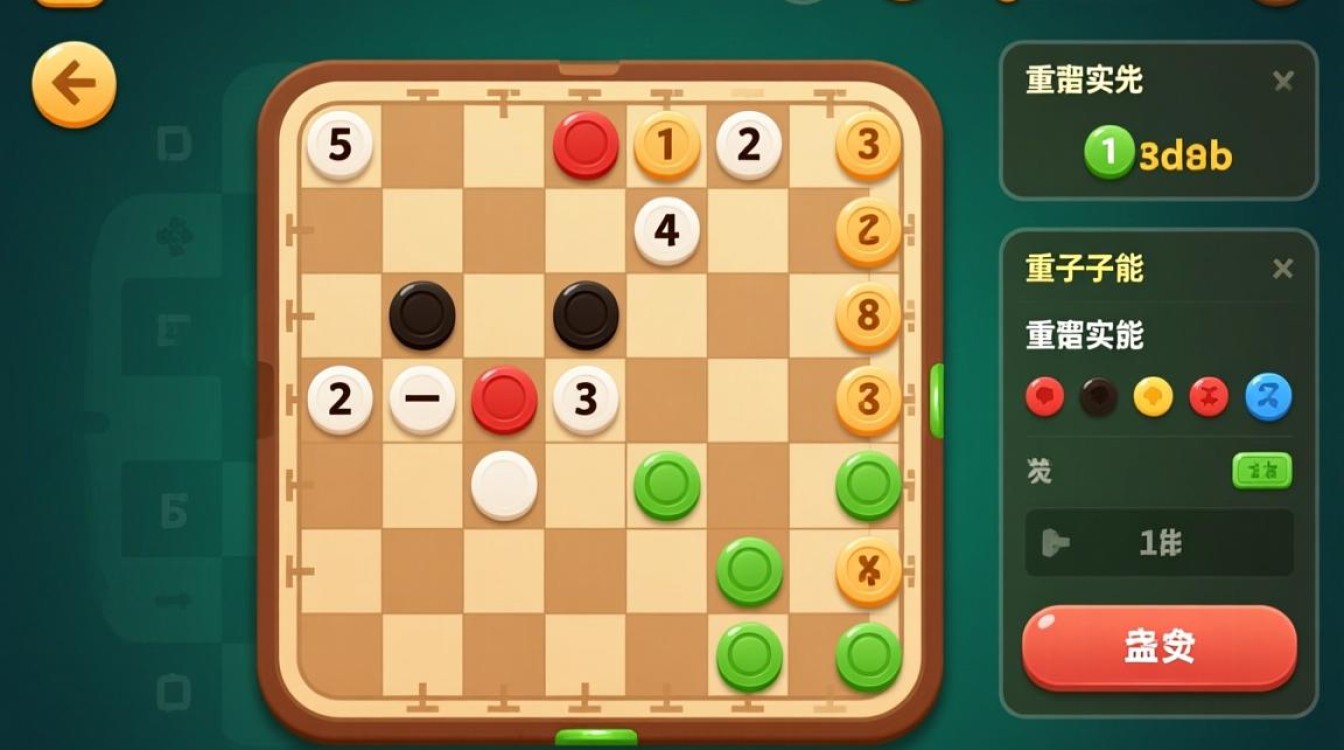Select the red piece skin icon

(1044, 396)
